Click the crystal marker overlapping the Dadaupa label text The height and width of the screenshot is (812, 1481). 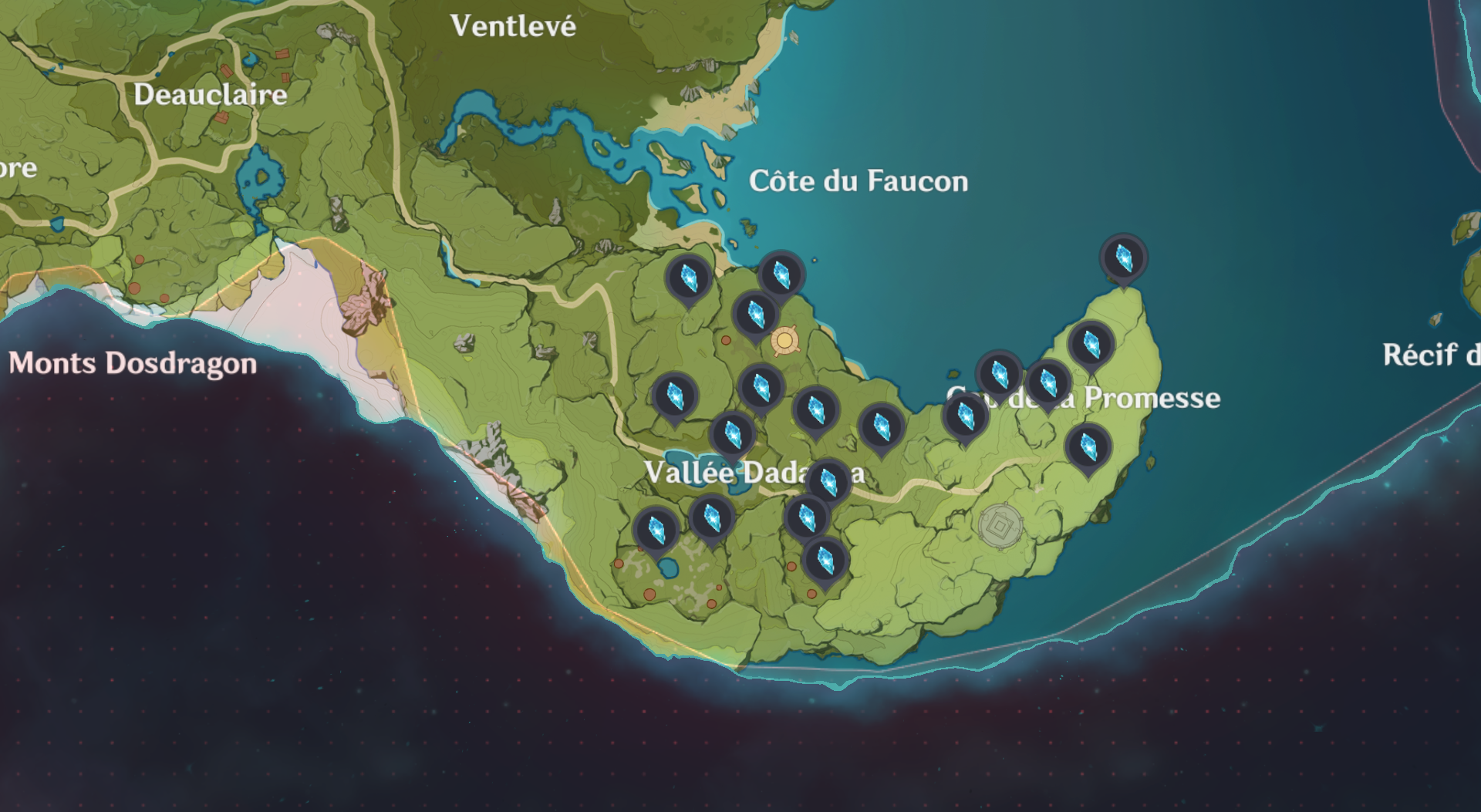click(829, 480)
